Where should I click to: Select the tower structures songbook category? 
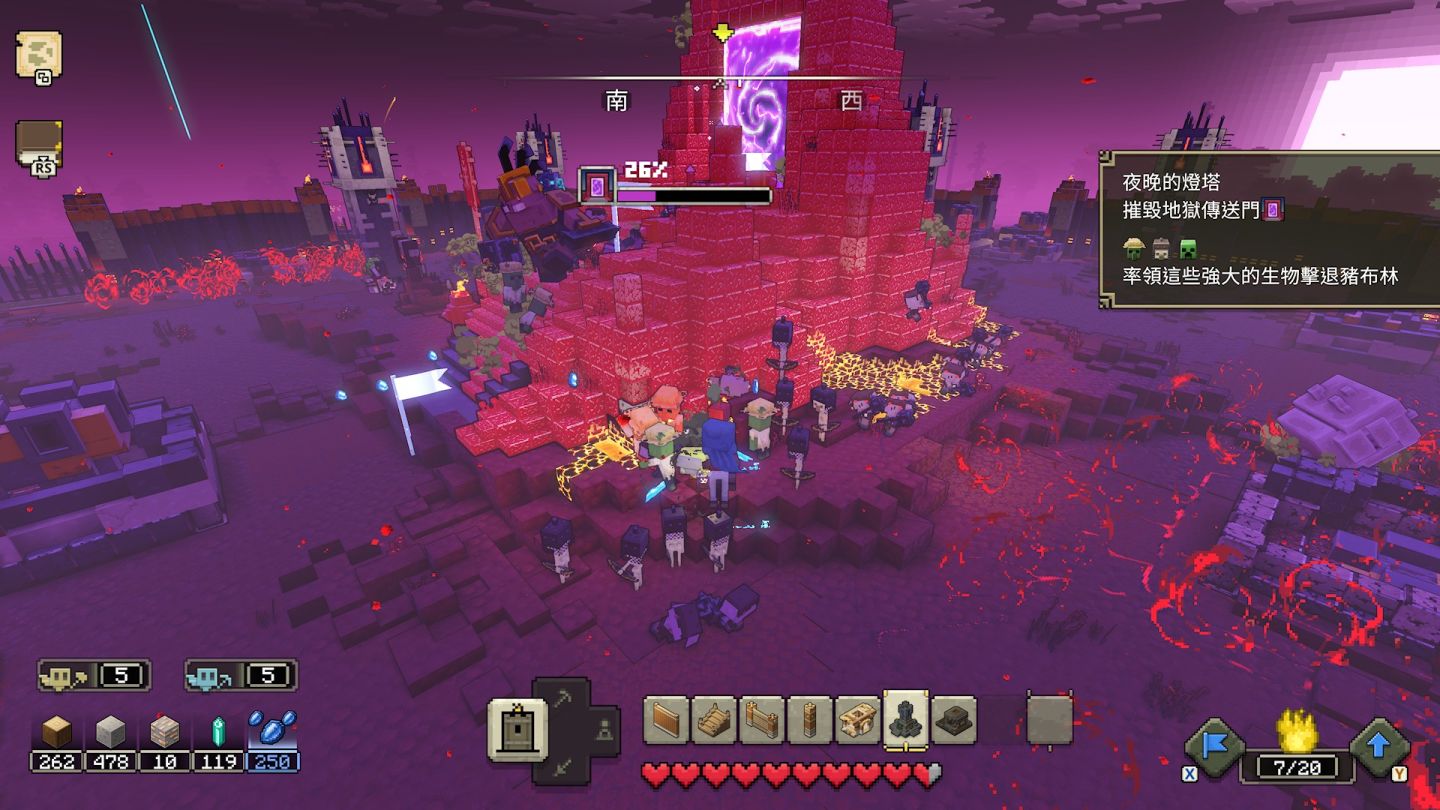pos(517,730)
